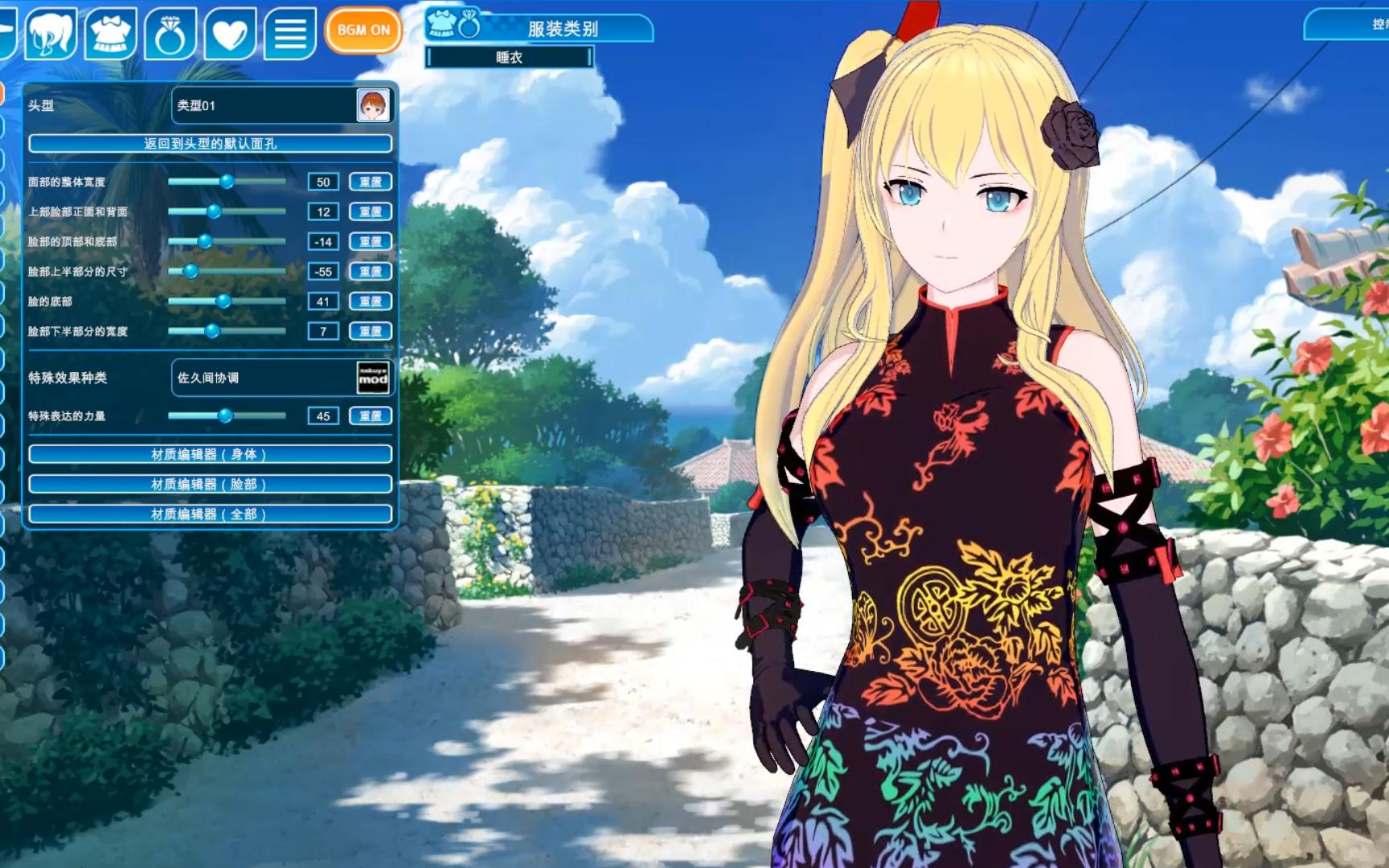Screen dimensions: 1389x868
Task: Reset 上部脸部正面和背面 value
Action: tap(371, 211)
